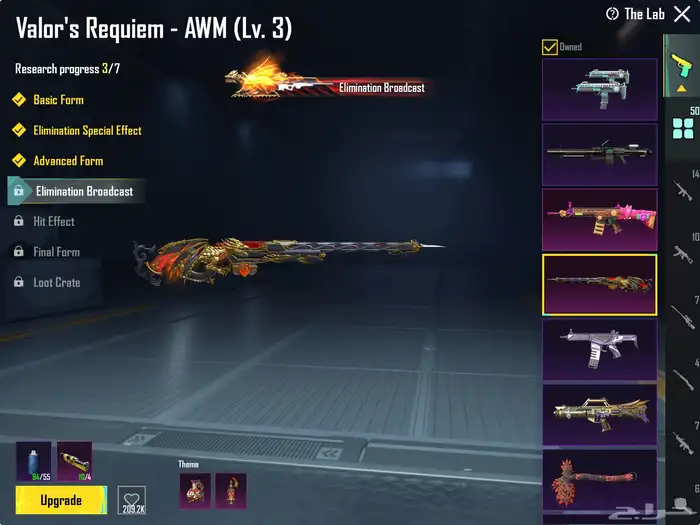Switch to the four-squares category tab
The height and width of the screenshot is (525, 700).
684,128
